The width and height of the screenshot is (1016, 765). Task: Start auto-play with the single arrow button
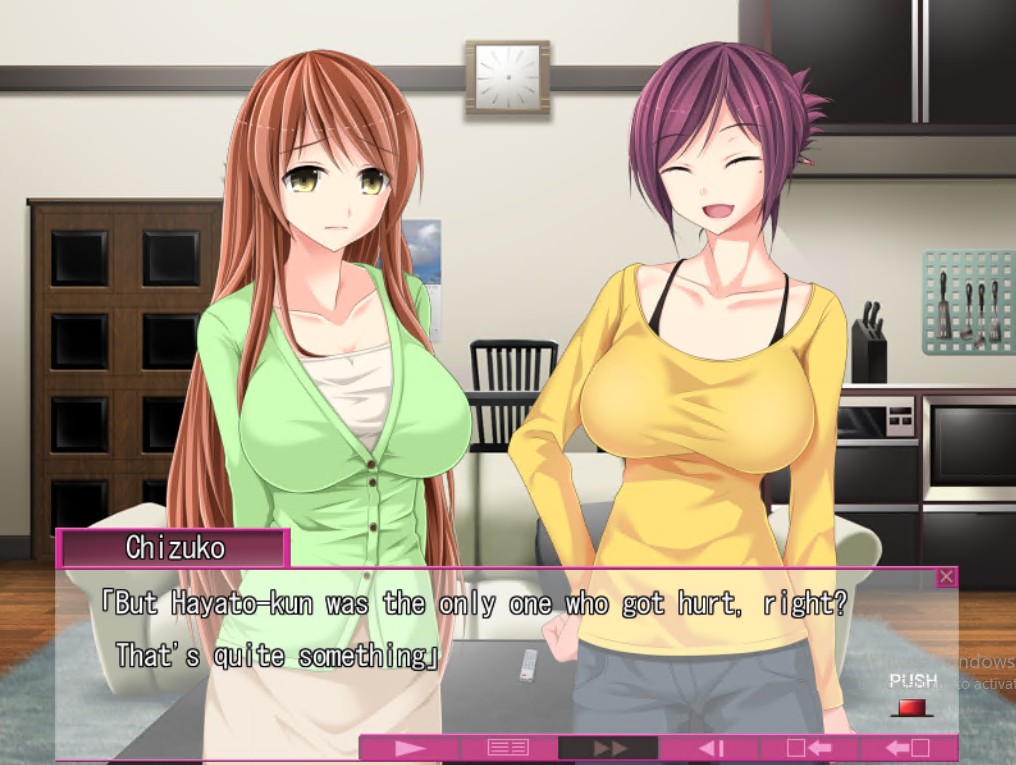(409, 747)
